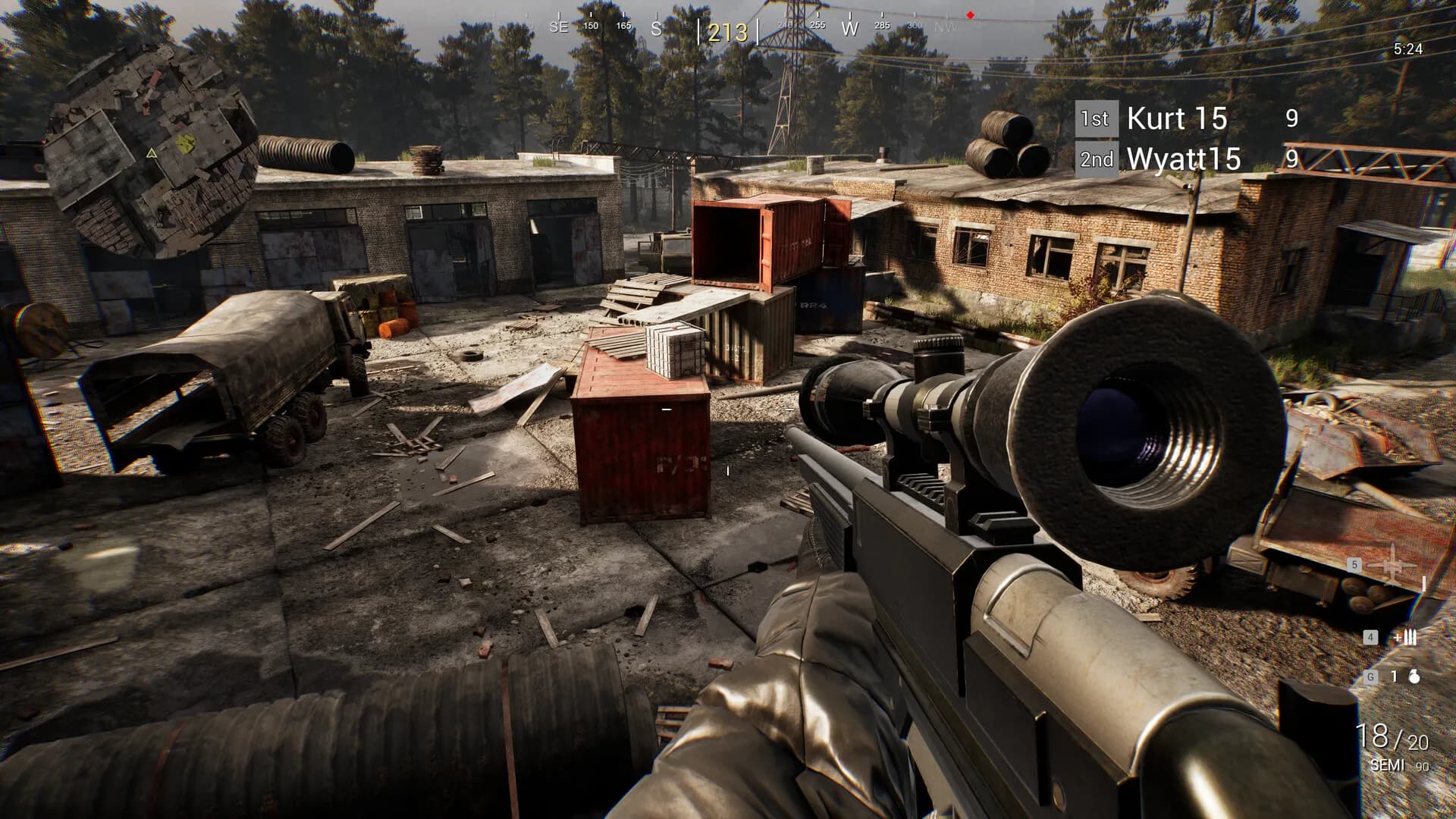Click the grenade icon beside the G slot

click(1414, 677)
